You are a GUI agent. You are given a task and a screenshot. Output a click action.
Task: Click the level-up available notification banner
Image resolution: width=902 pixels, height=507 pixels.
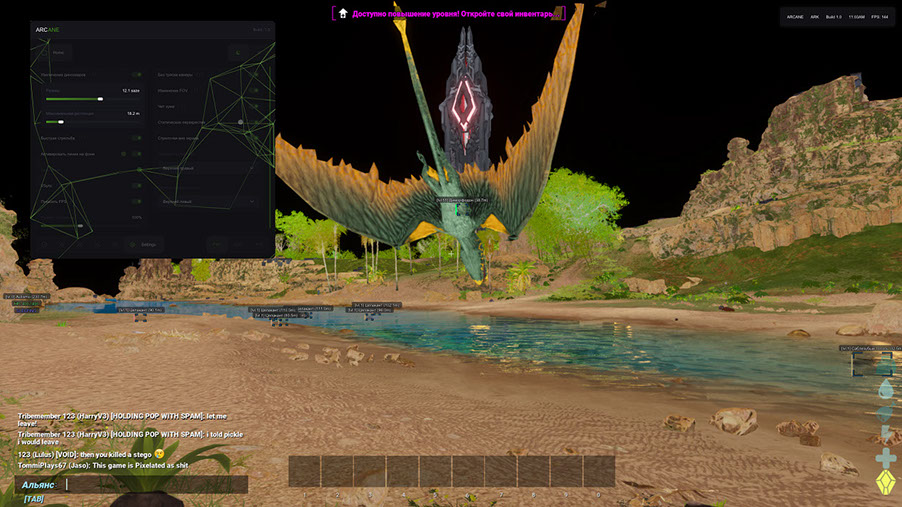click(x=449, y=13)
